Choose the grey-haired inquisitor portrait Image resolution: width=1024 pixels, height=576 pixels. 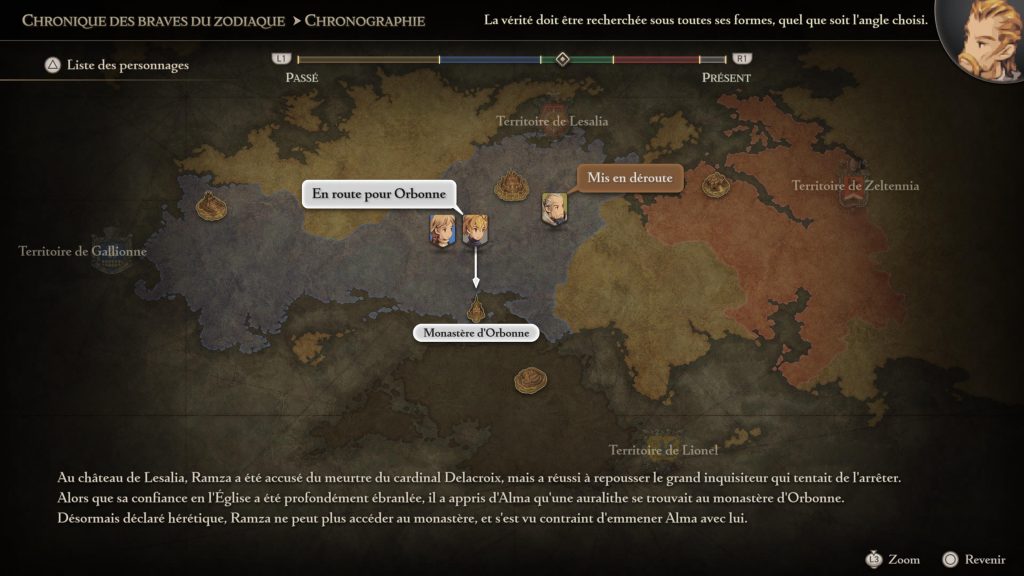coord(554,208)
